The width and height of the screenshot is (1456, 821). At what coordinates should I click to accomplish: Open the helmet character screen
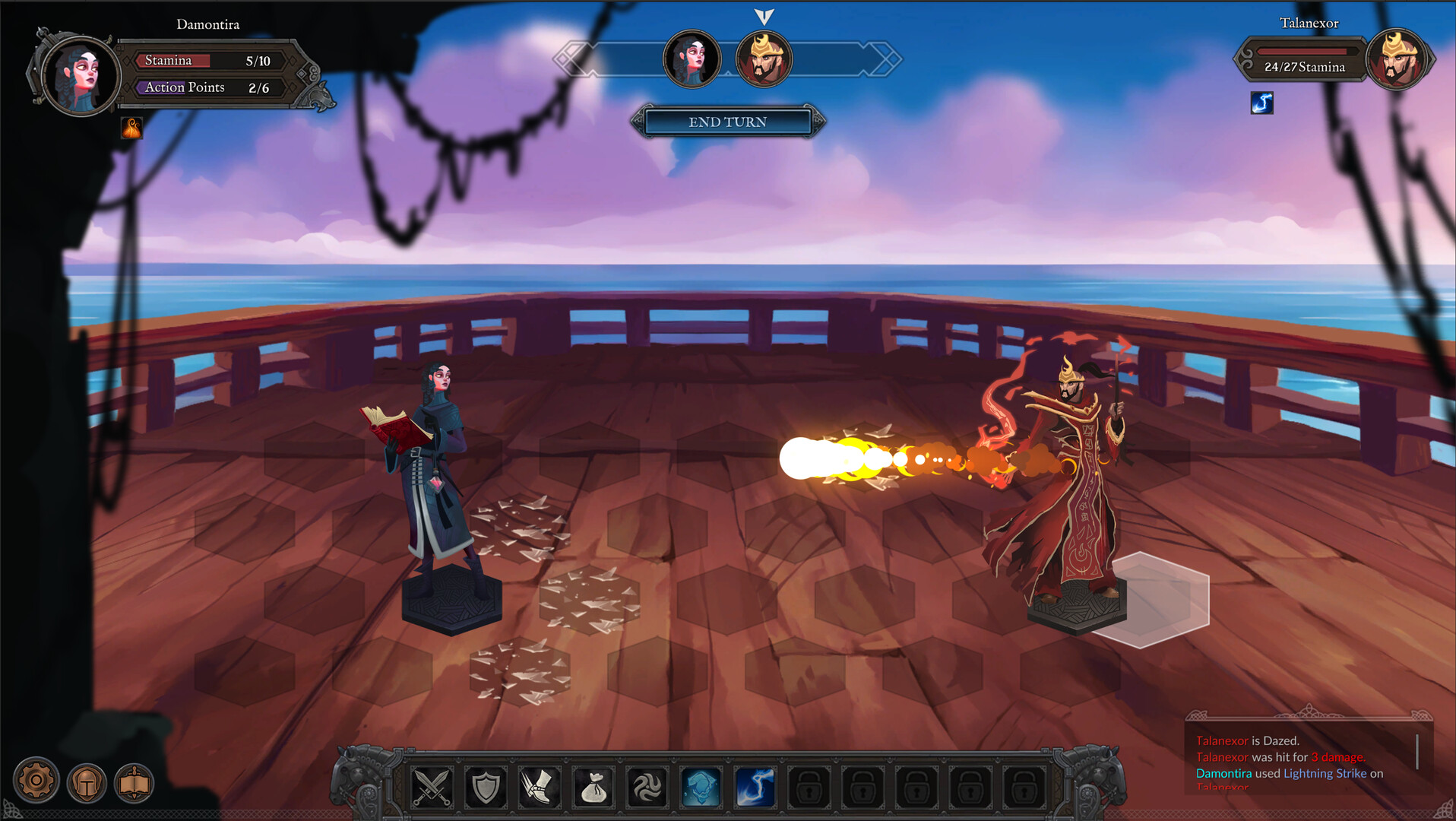tap(86, 781)
